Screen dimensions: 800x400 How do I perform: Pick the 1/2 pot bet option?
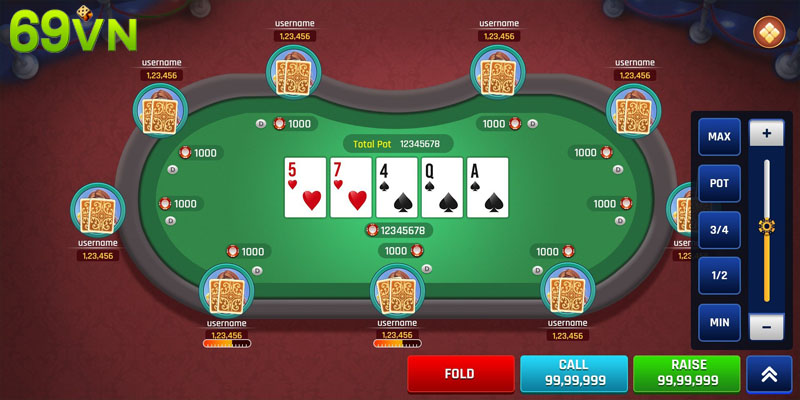pyautogui.click(x=719, y=276)
